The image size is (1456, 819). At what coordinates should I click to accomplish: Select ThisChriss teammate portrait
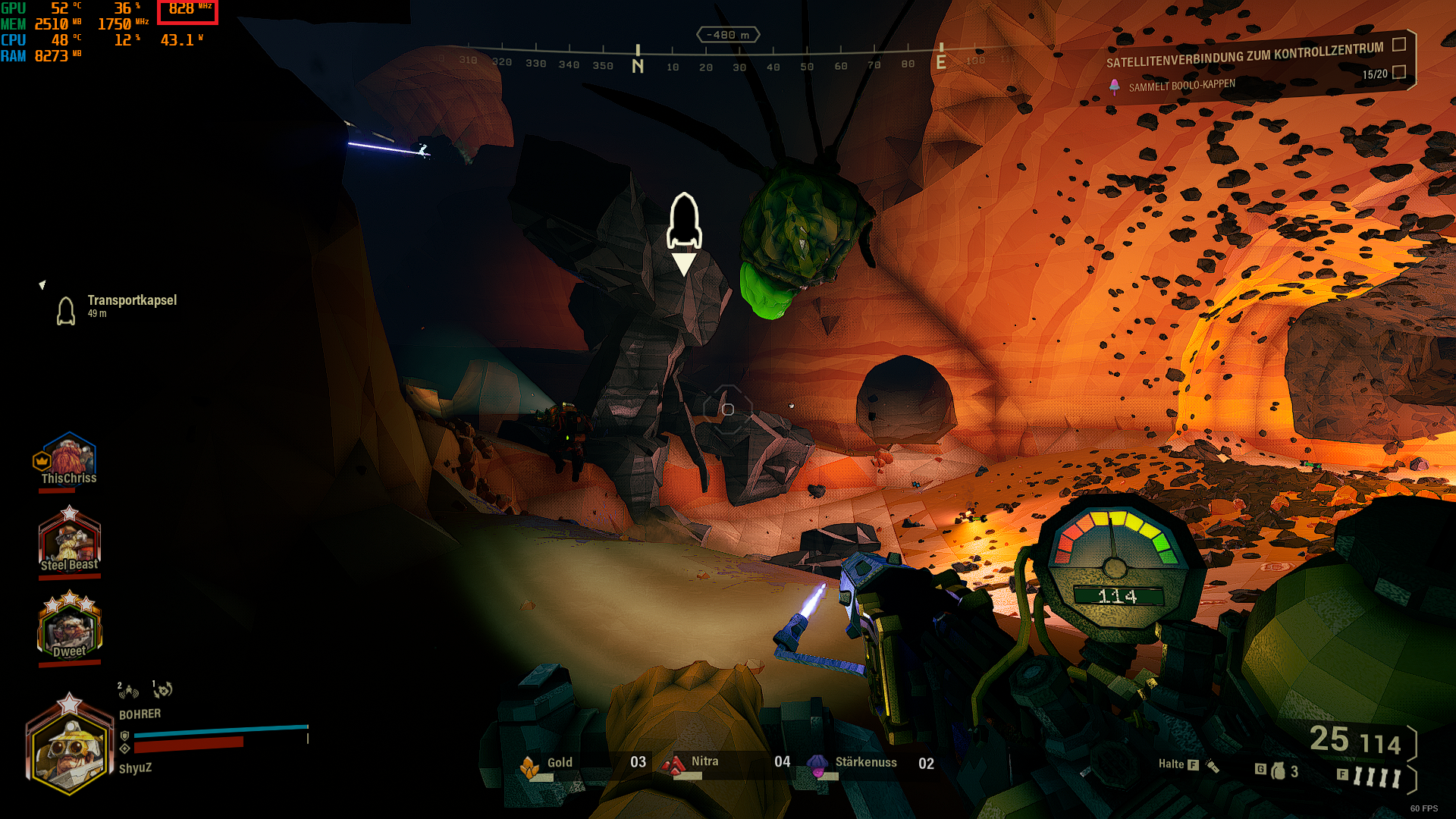(69, 457)
